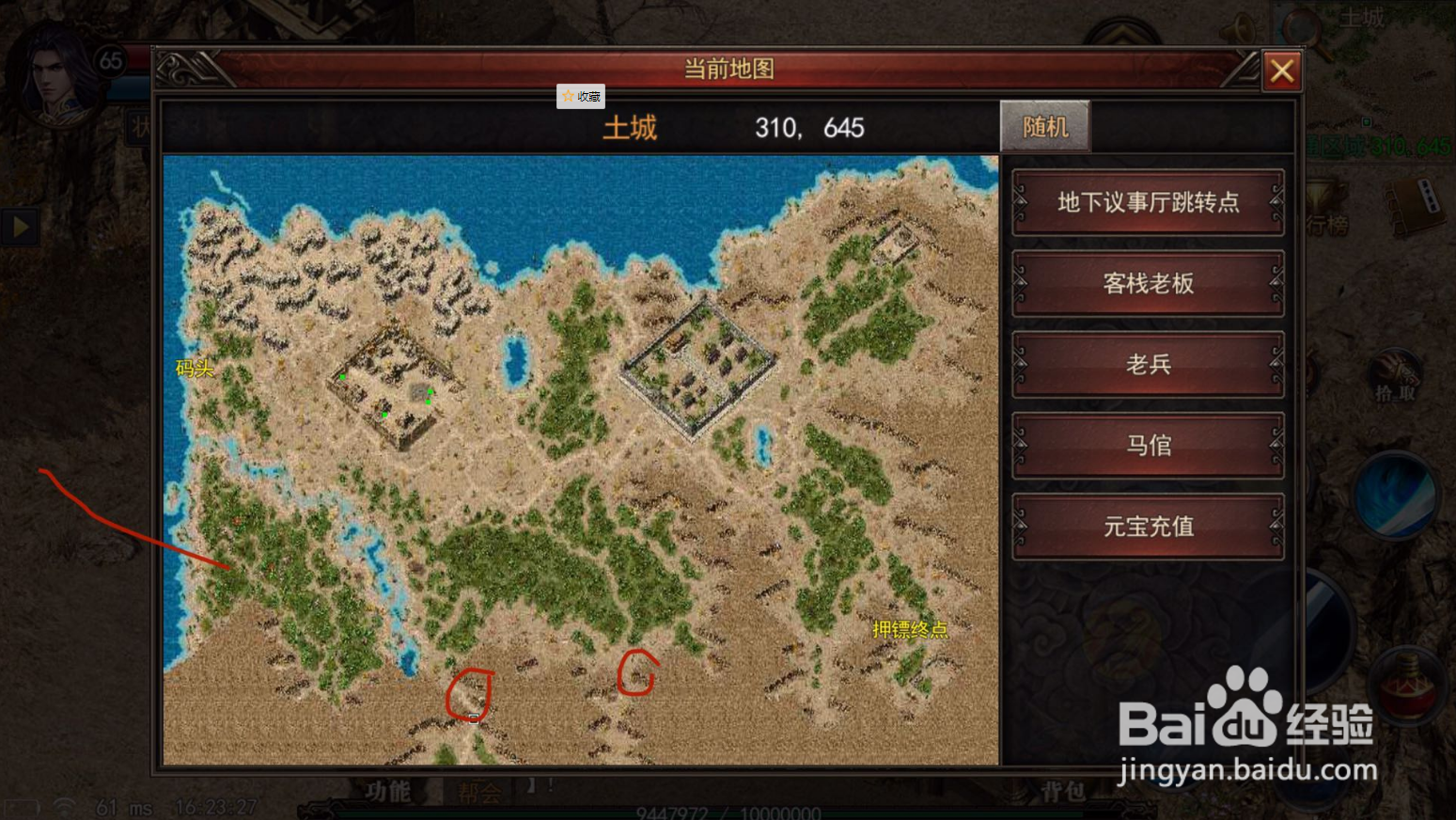Click the level 65 player avatar portrait
Viewport: 1456px width, 820px height.
pyautogui.click(x=52, y=71)
